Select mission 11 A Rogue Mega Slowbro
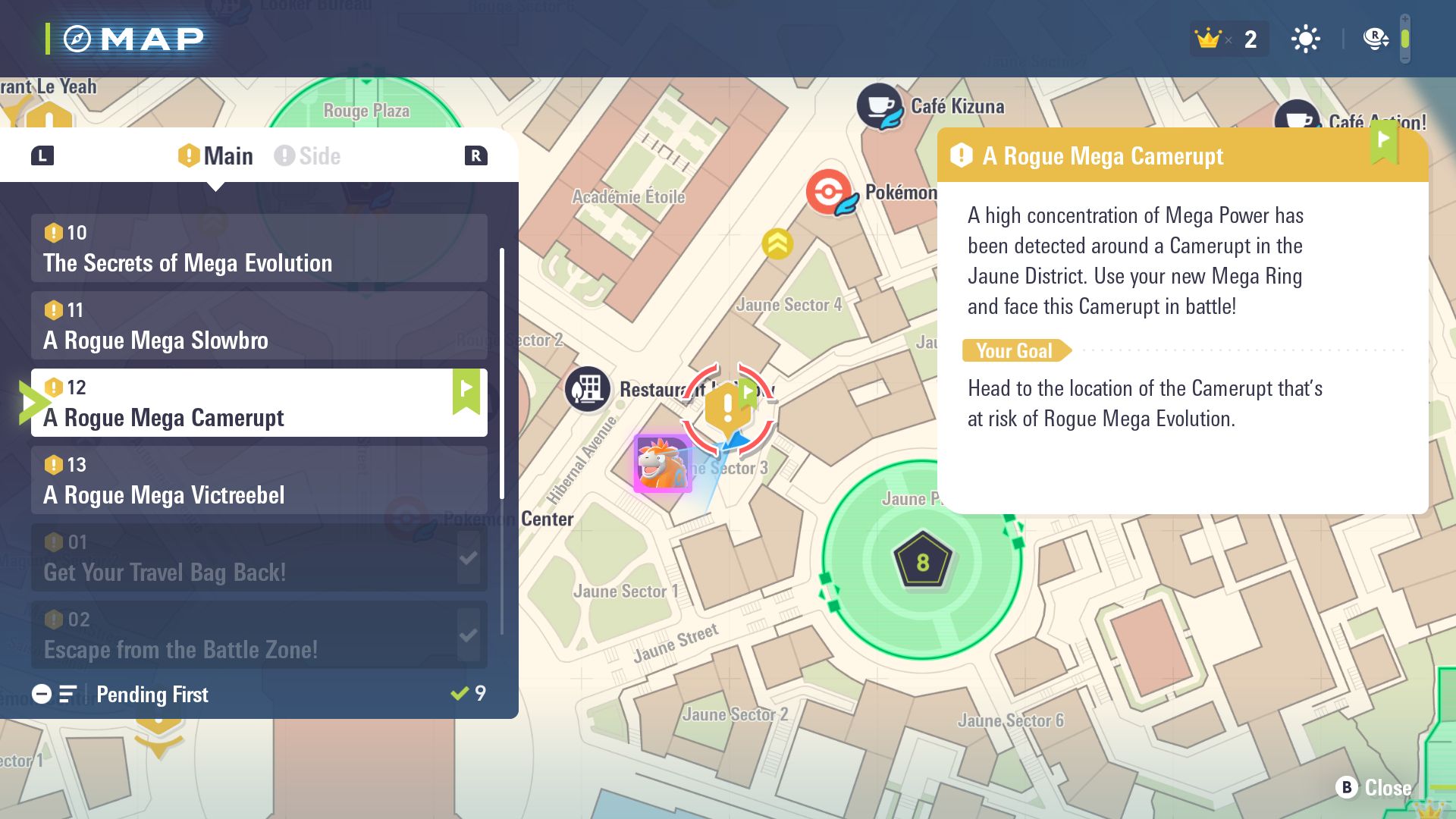The image size is (1456, 819). pos(259,326)
